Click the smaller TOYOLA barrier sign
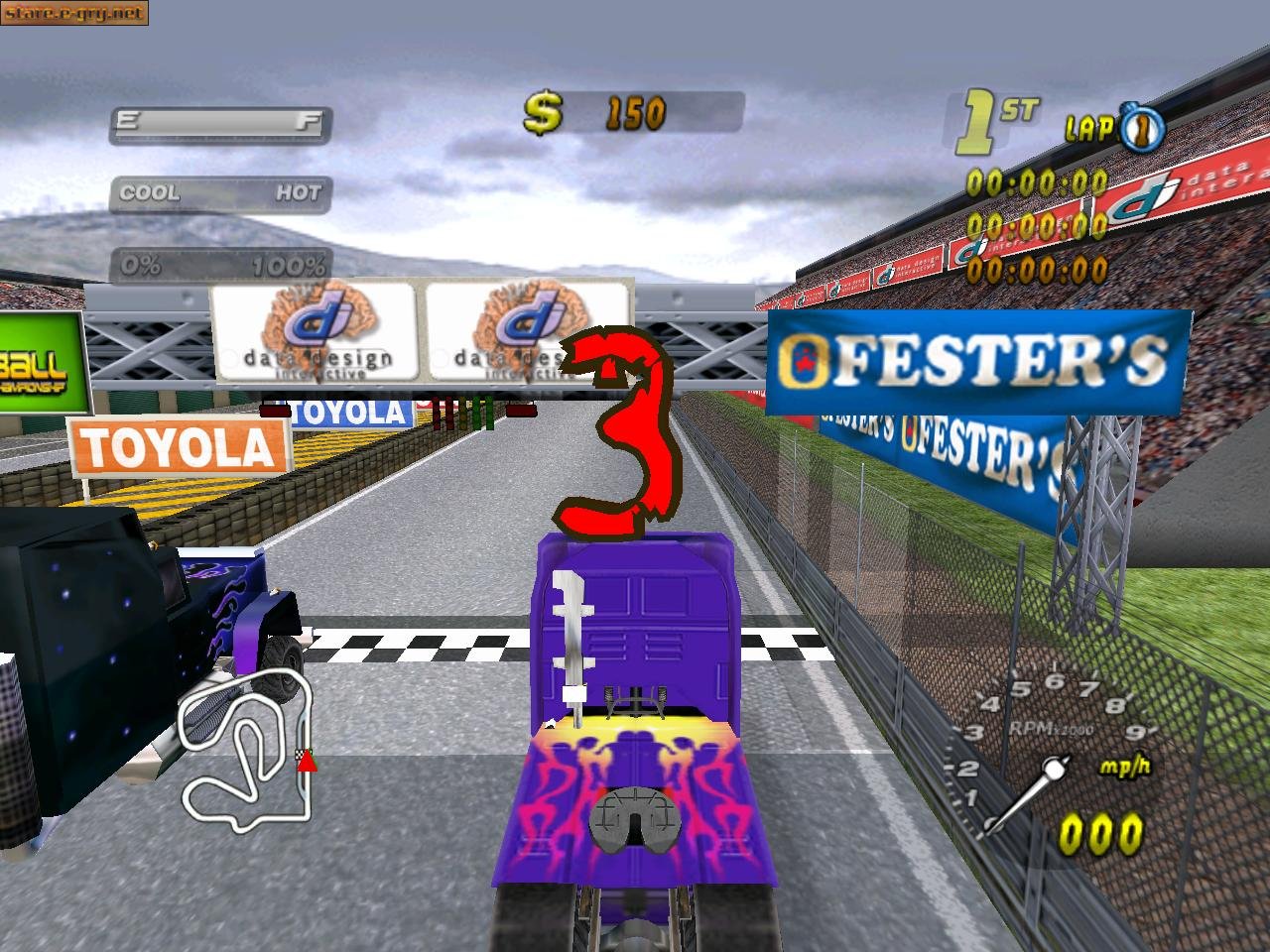 pyautogui.click(x=349, y=412)
